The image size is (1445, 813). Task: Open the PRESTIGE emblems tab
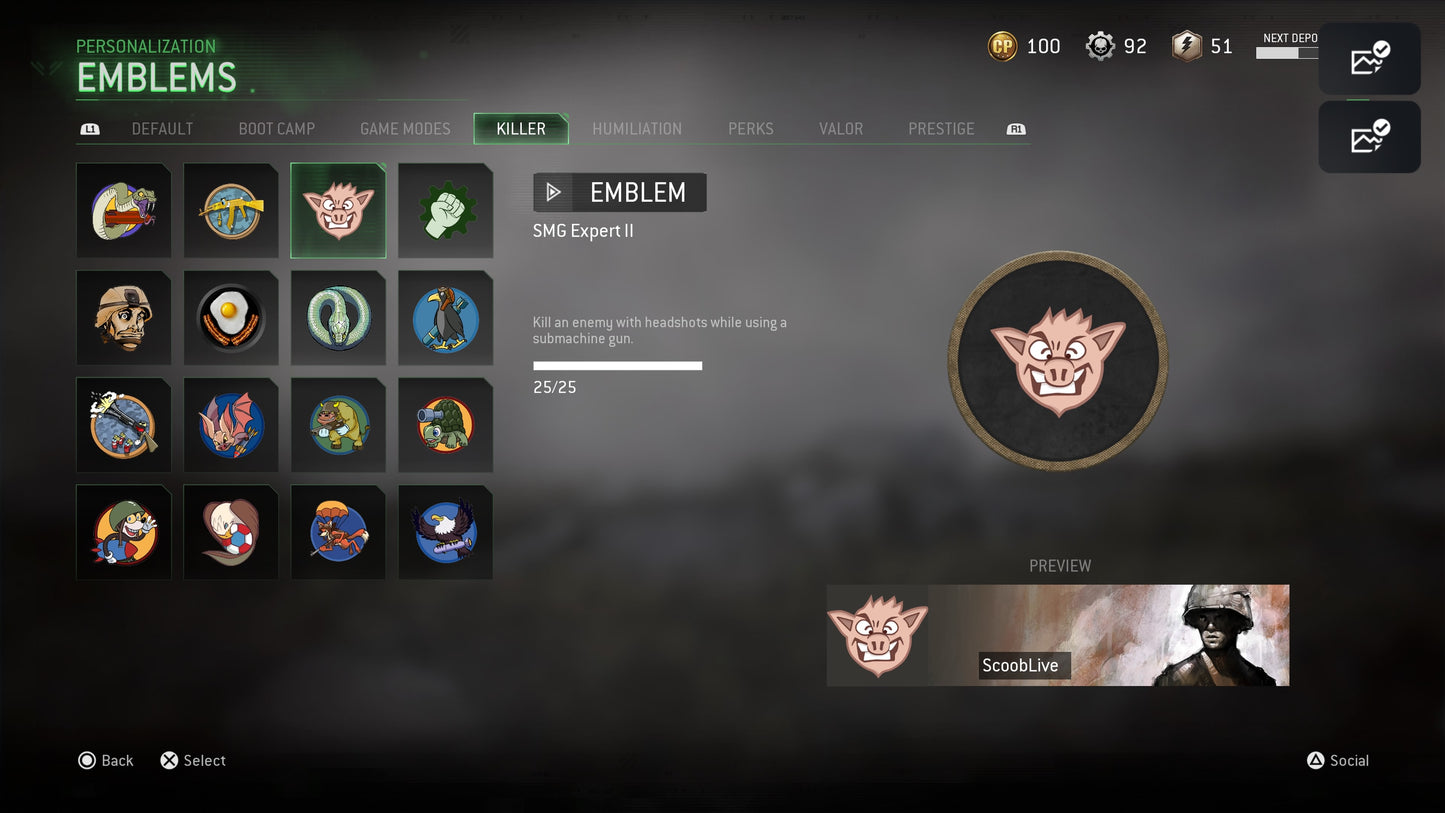point(941,128)
